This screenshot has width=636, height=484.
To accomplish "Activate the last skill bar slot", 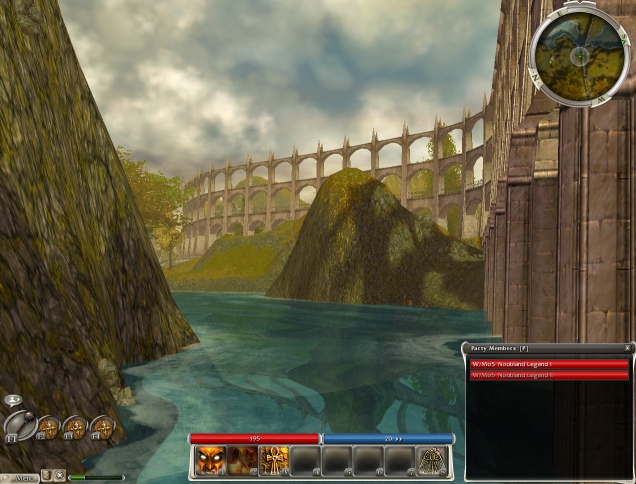I will pos(433,460).
